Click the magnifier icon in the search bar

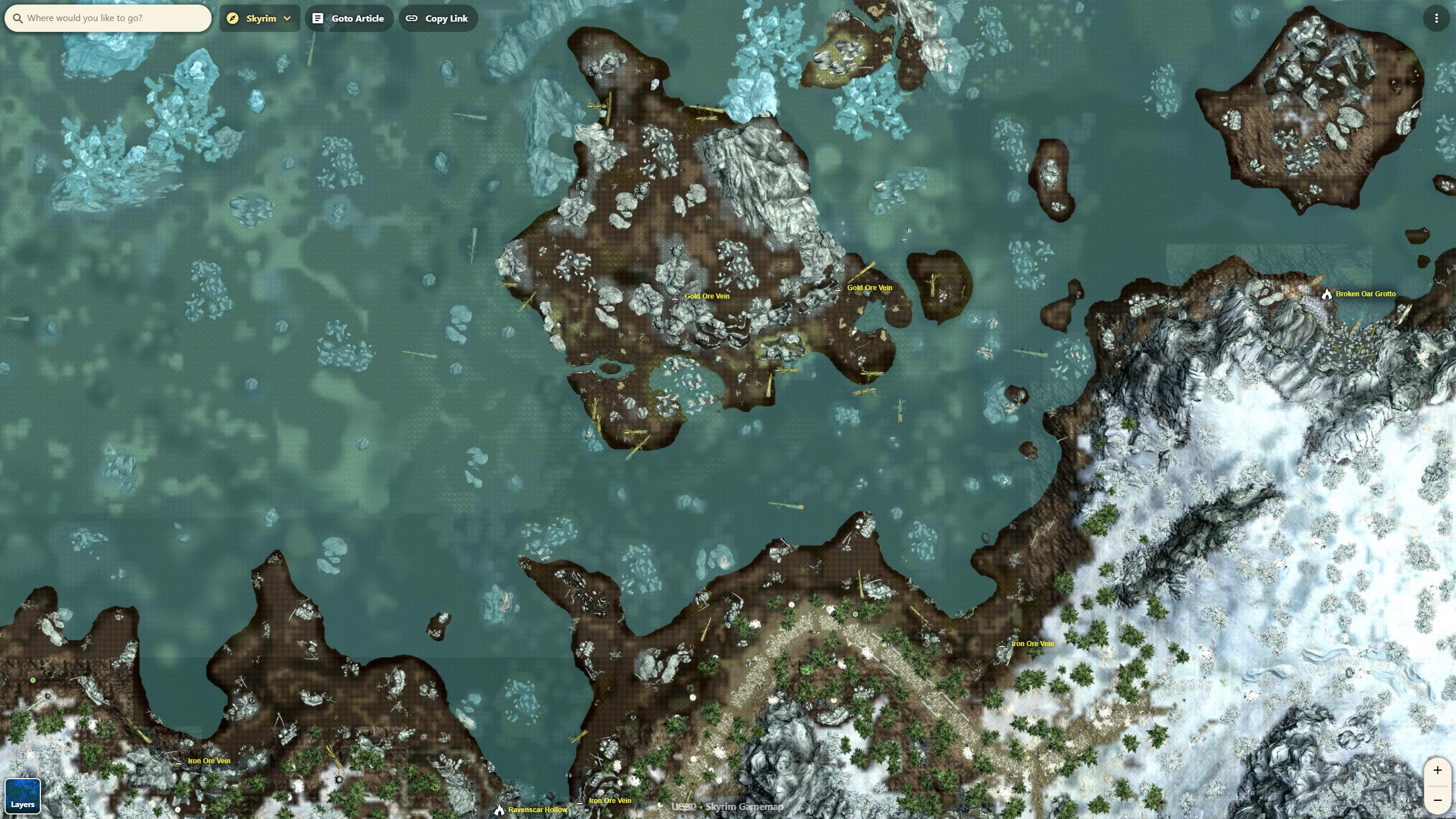[19, 18]
